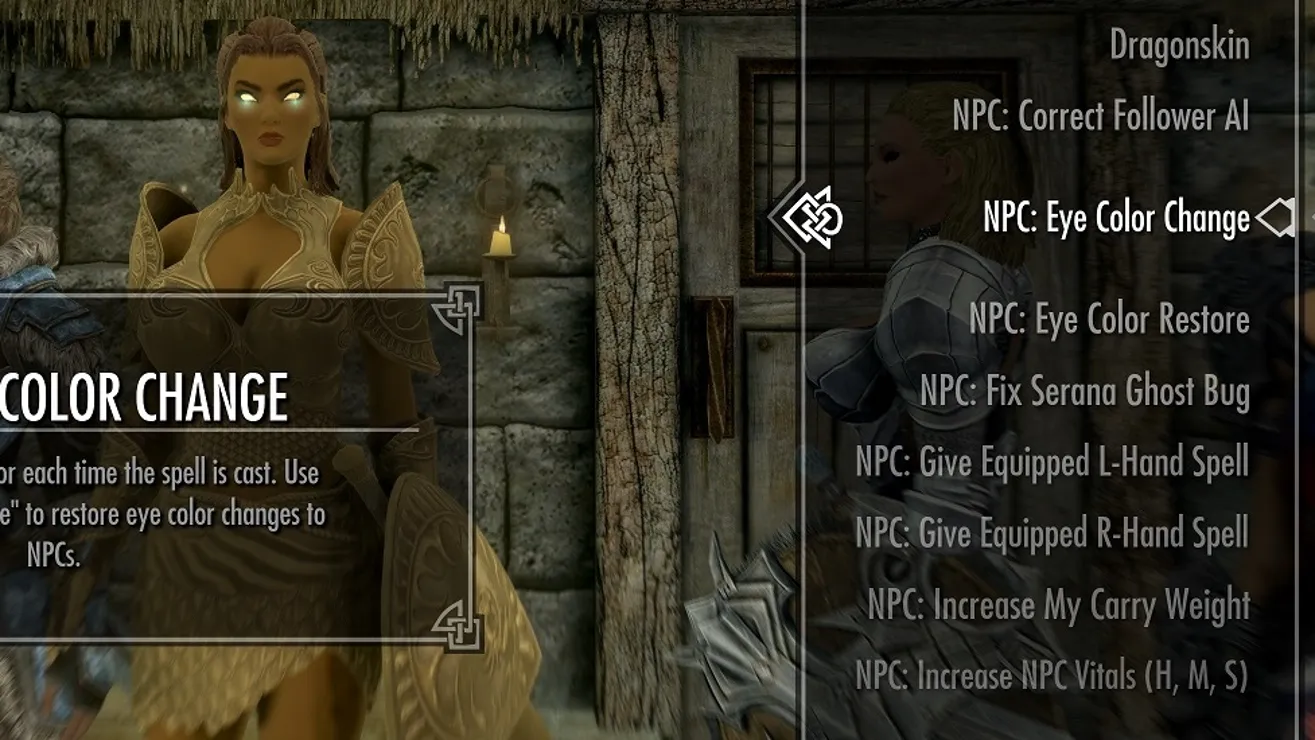Choose NPC: Give Equipped L-Hand Spell
Screen dimensions: 1315x740
point(1052,462)
